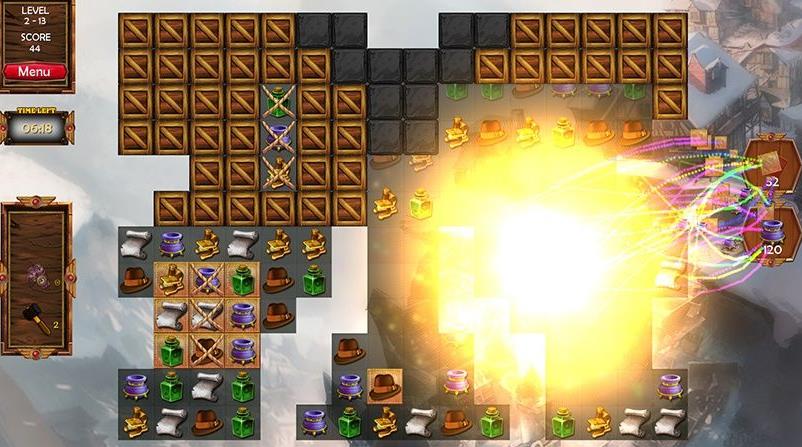Select the rope-bound brown hat tile

[207, 348]
